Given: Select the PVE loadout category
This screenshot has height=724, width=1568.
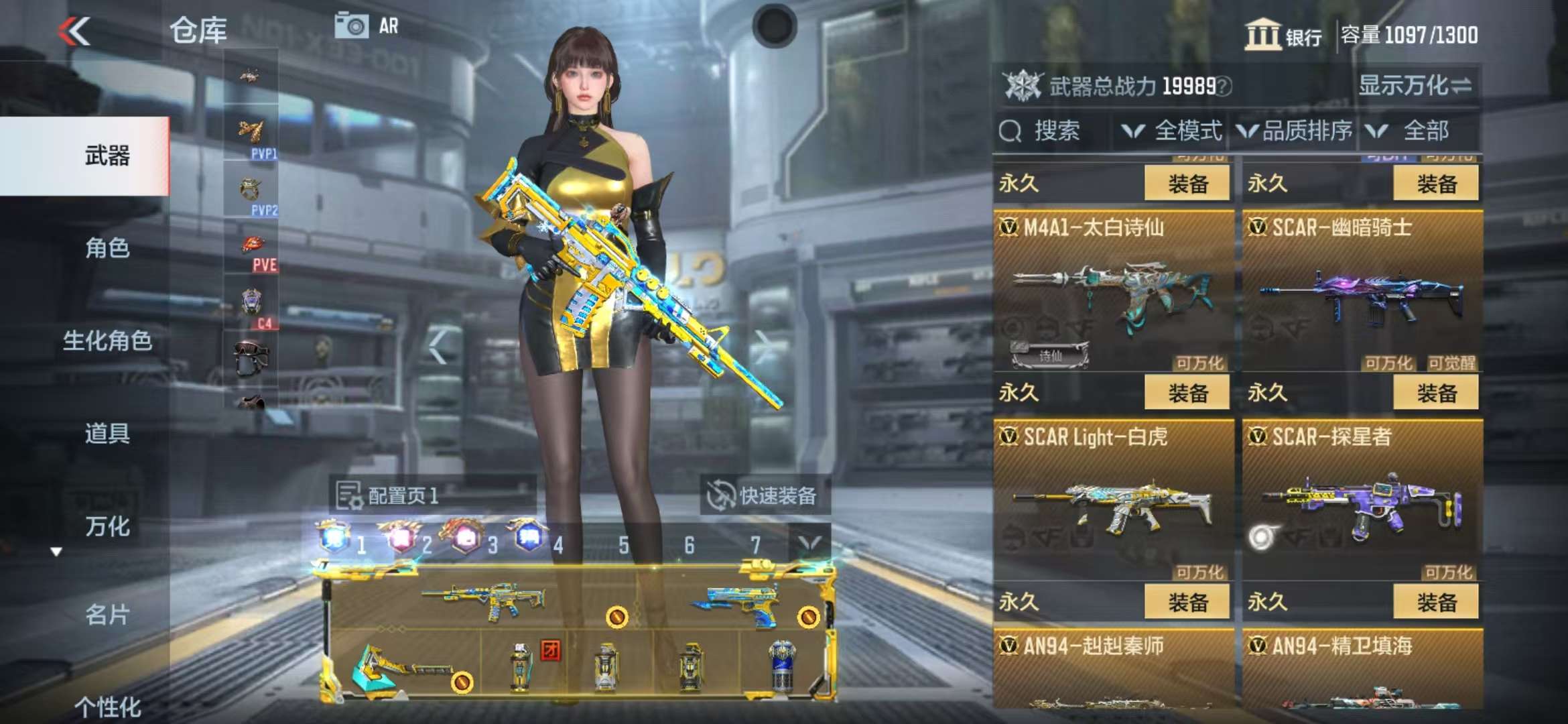Looking at the screenshot, I should [x=252, y=253].
